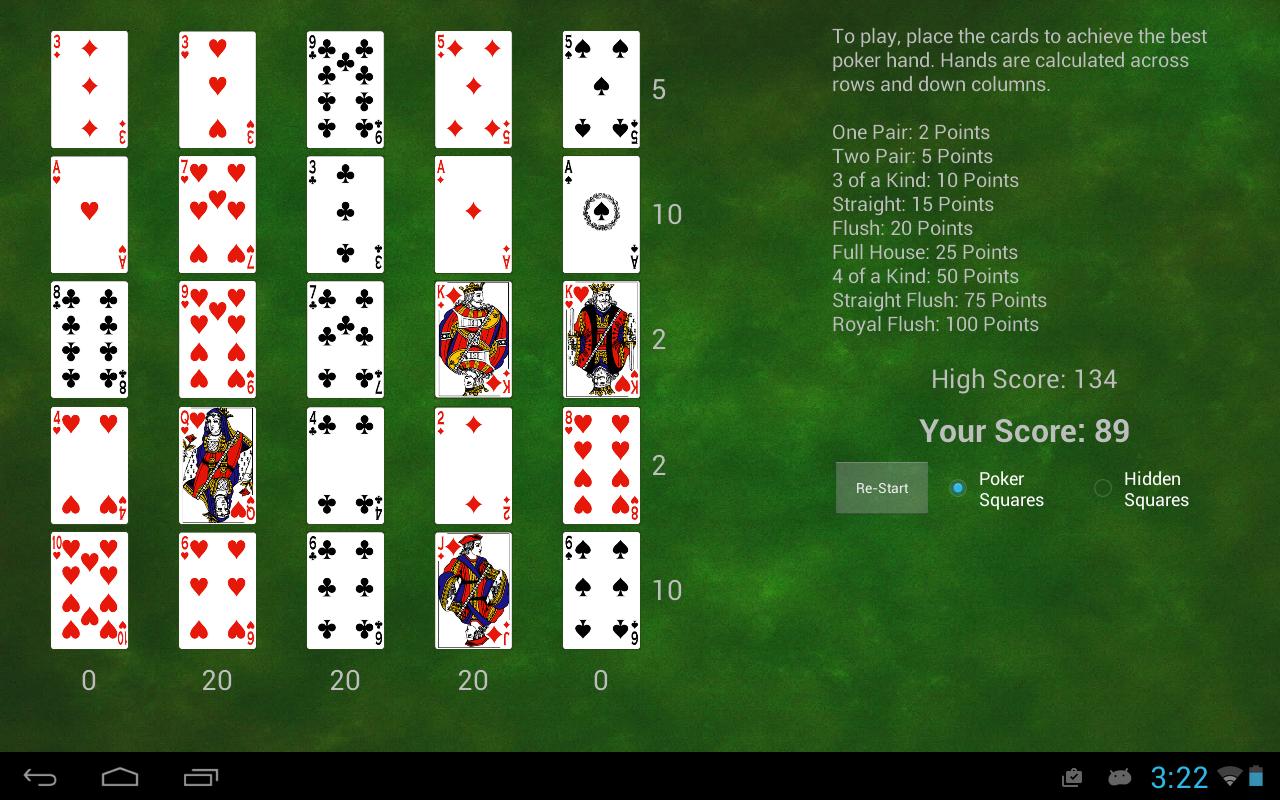Tap the Back navigation arrow
The image size is (1280, 800).
tap(40, 777)
